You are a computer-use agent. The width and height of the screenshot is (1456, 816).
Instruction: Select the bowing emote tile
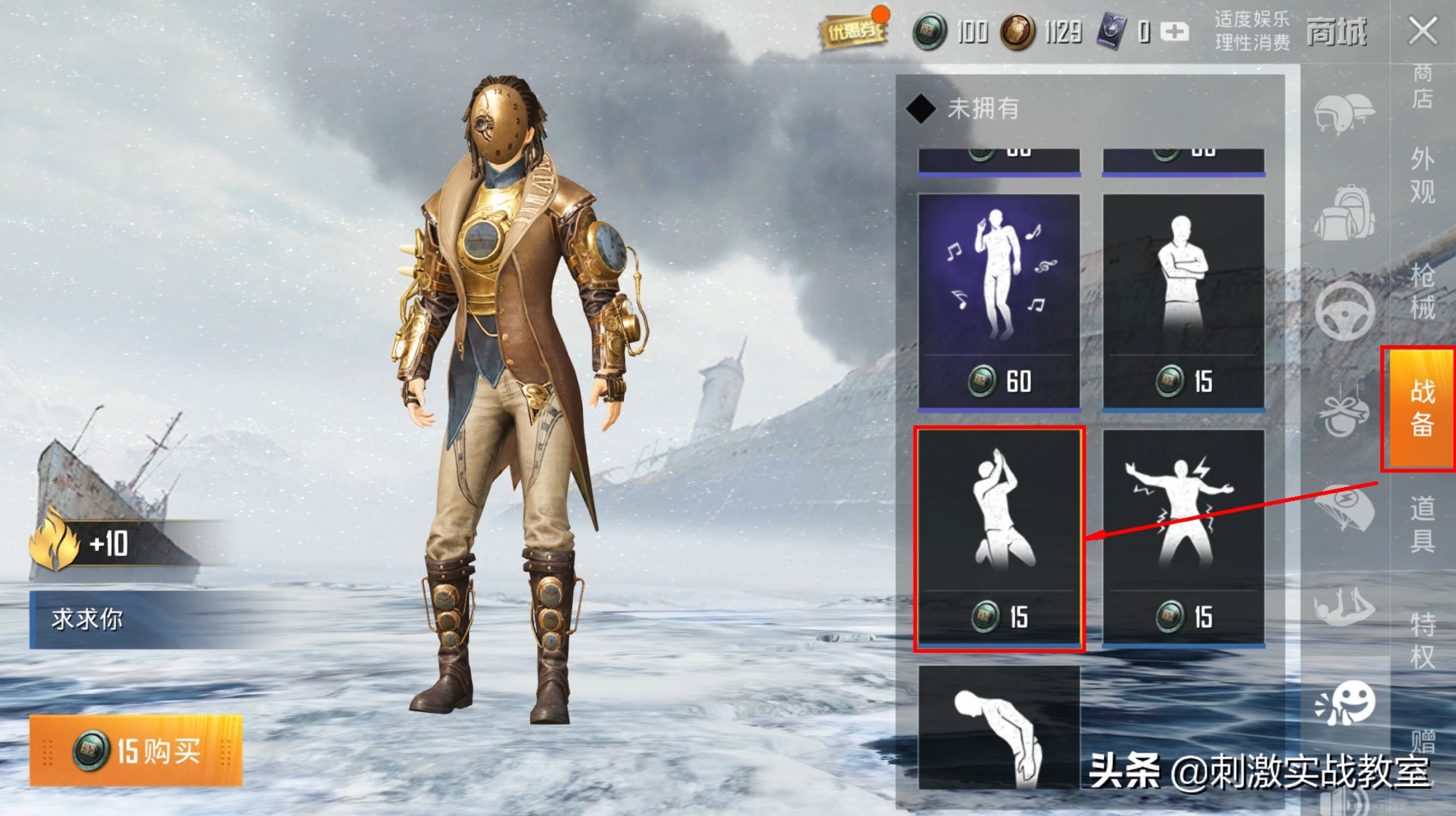(999, 728)
